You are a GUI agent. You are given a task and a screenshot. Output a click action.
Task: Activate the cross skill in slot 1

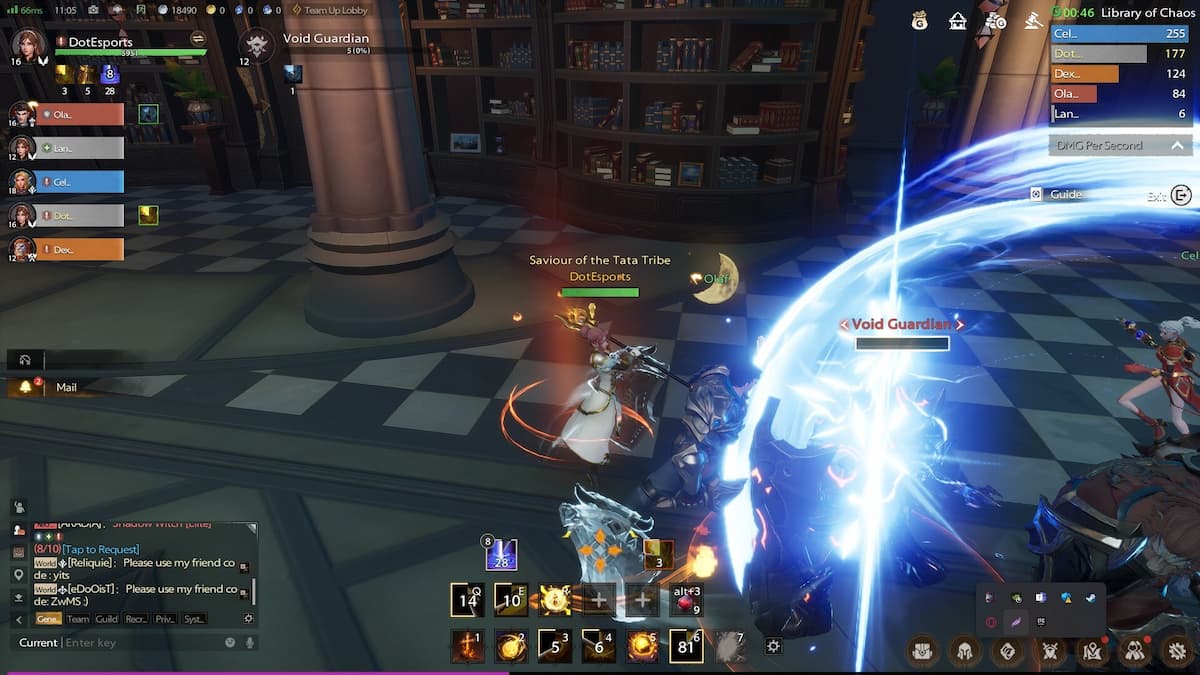tap(467, 647)
